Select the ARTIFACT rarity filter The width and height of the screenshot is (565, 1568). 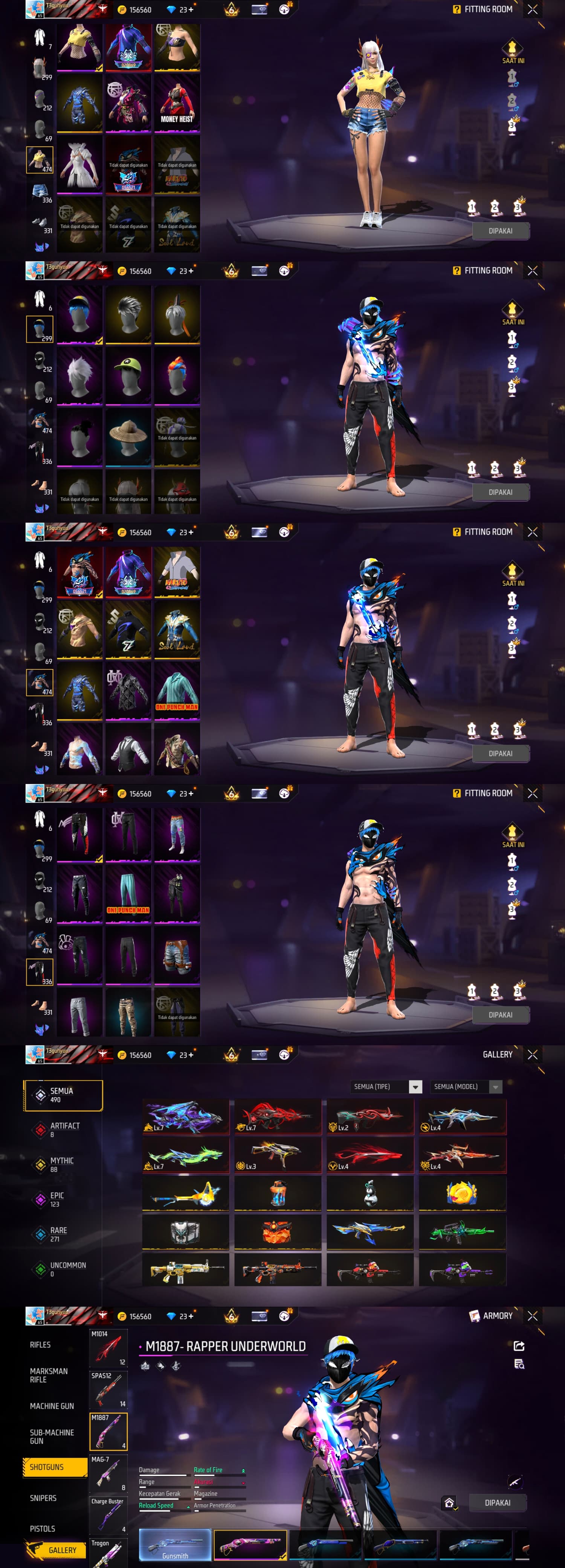click(x=64, y=1130)
